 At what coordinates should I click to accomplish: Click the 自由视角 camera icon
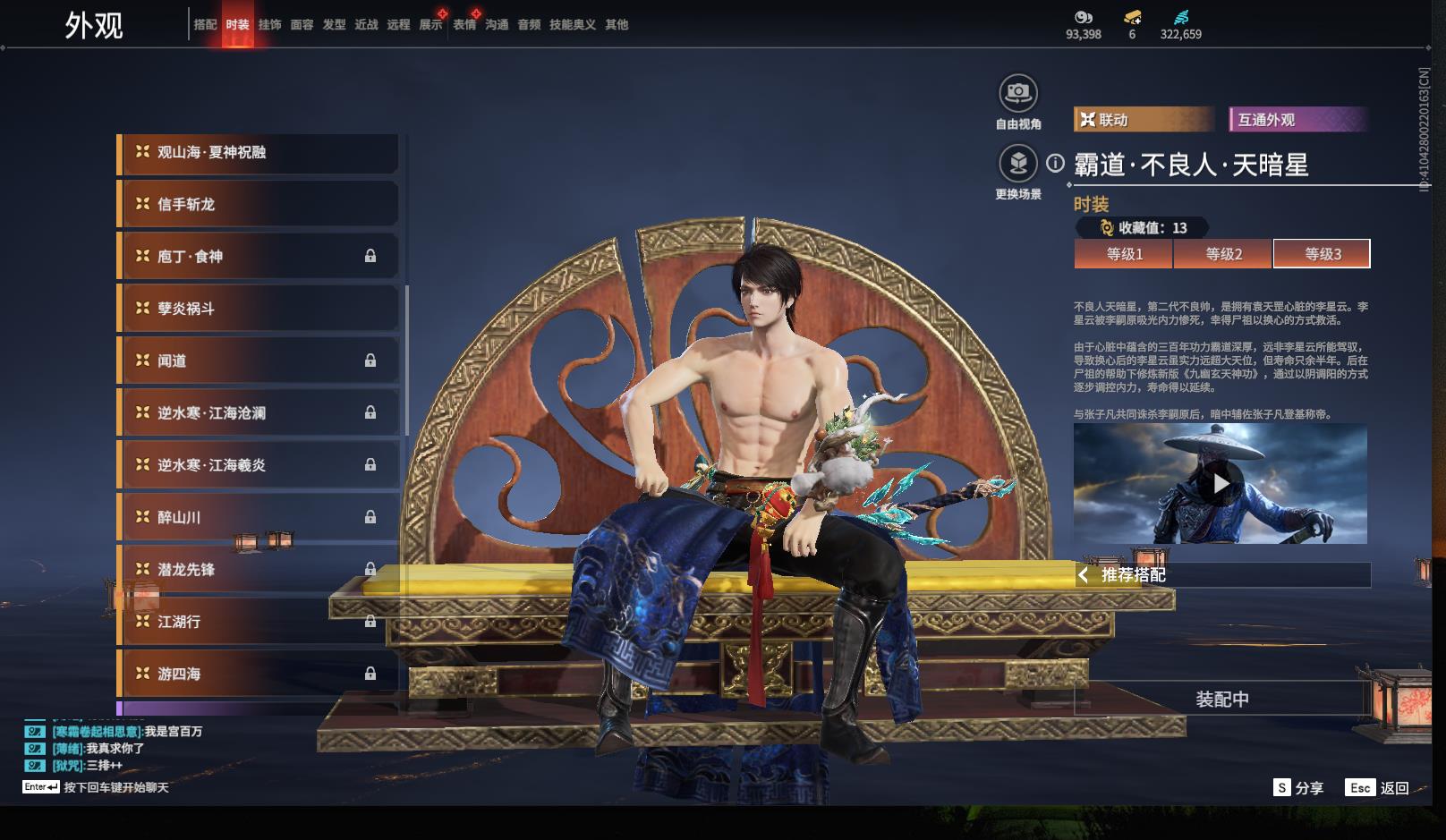pos(1017,92)
